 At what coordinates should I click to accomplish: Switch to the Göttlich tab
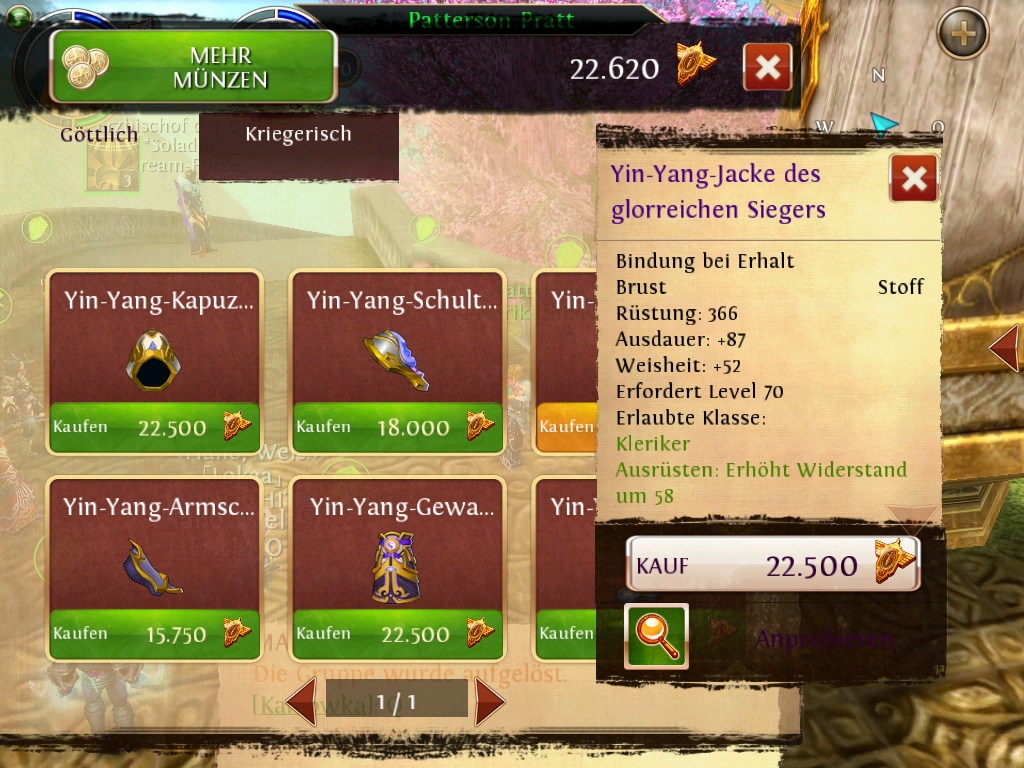98,134
